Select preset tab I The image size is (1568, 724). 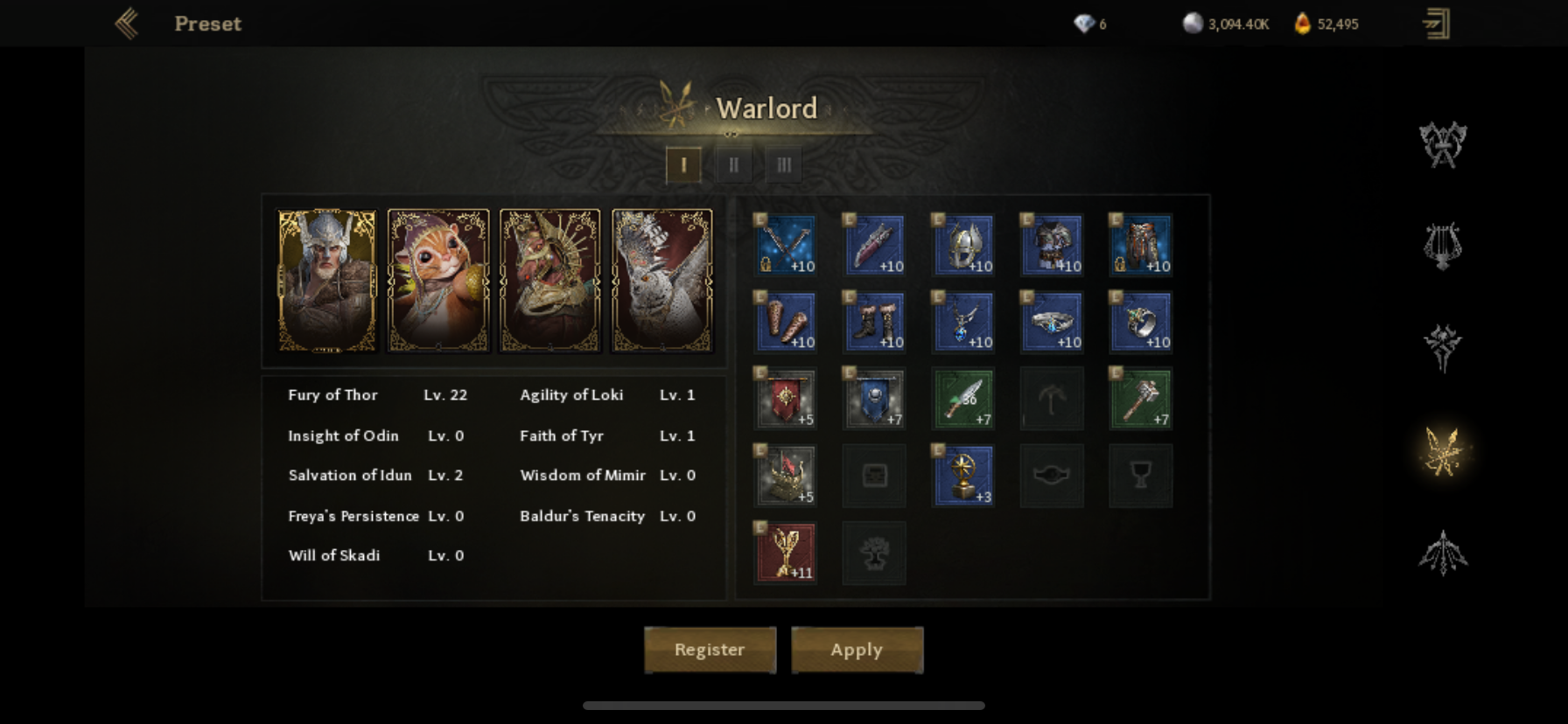(683, 164)
